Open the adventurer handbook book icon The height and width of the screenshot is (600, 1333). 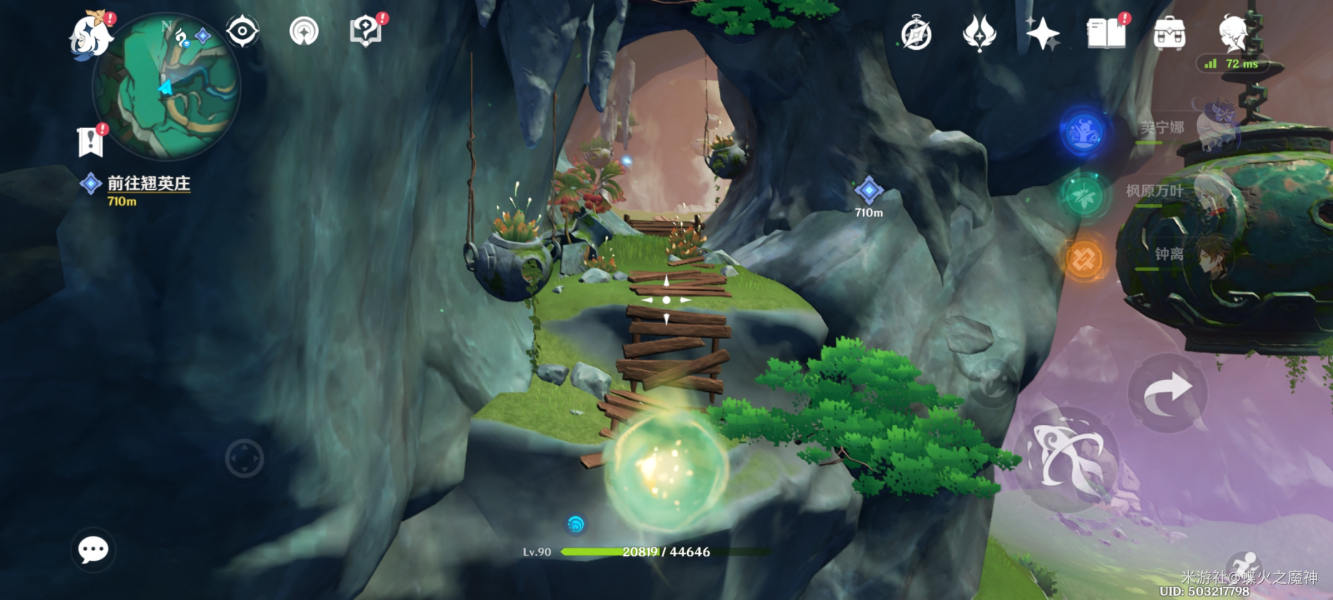[x=1106, y=34]
